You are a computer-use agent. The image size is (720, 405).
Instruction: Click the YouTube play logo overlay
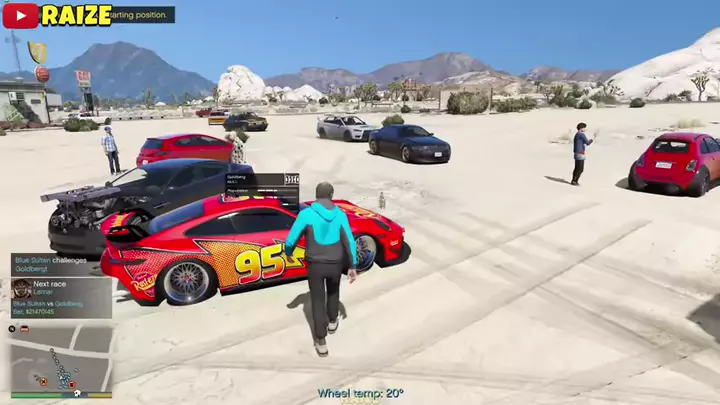[20, 14]
